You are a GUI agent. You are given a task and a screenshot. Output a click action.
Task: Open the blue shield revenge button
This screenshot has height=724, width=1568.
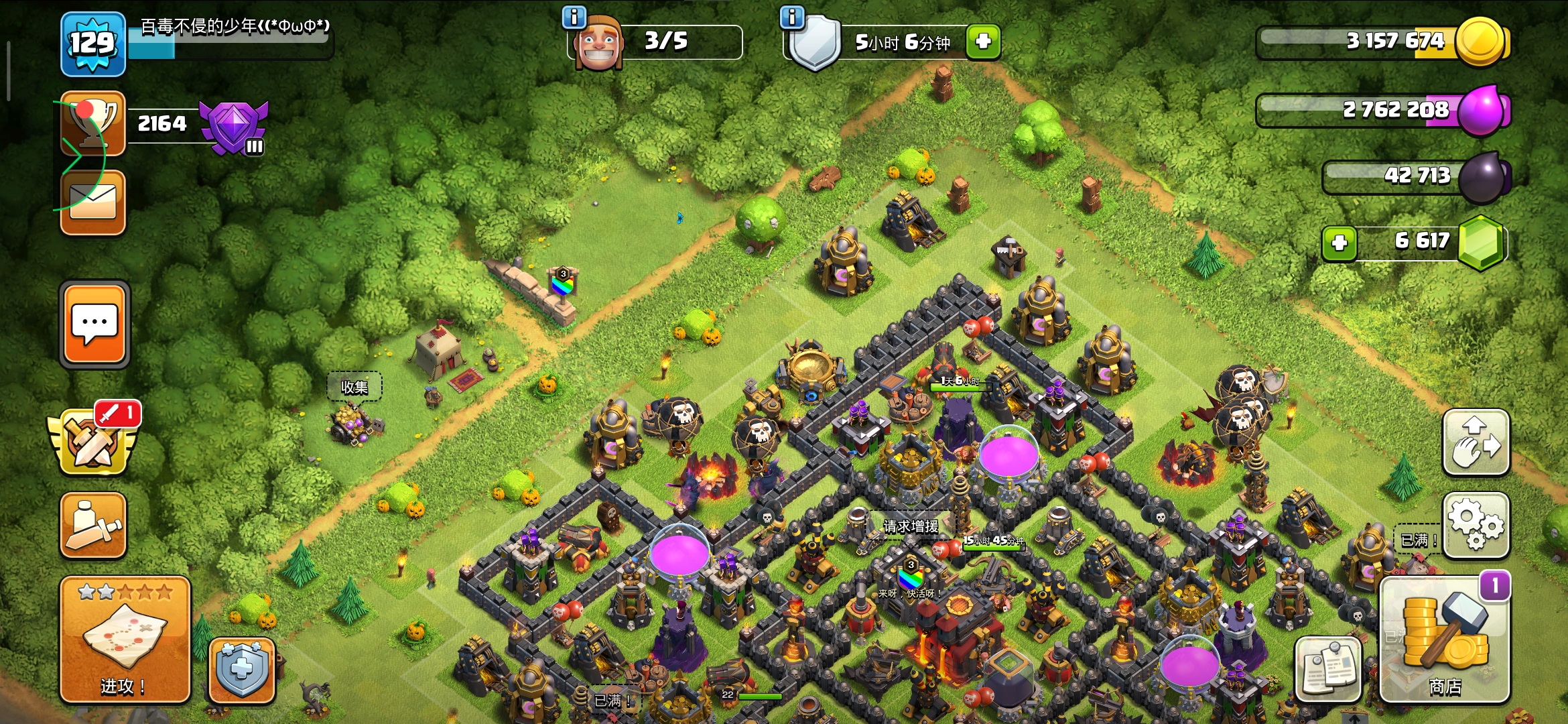(x=242, y=670)
